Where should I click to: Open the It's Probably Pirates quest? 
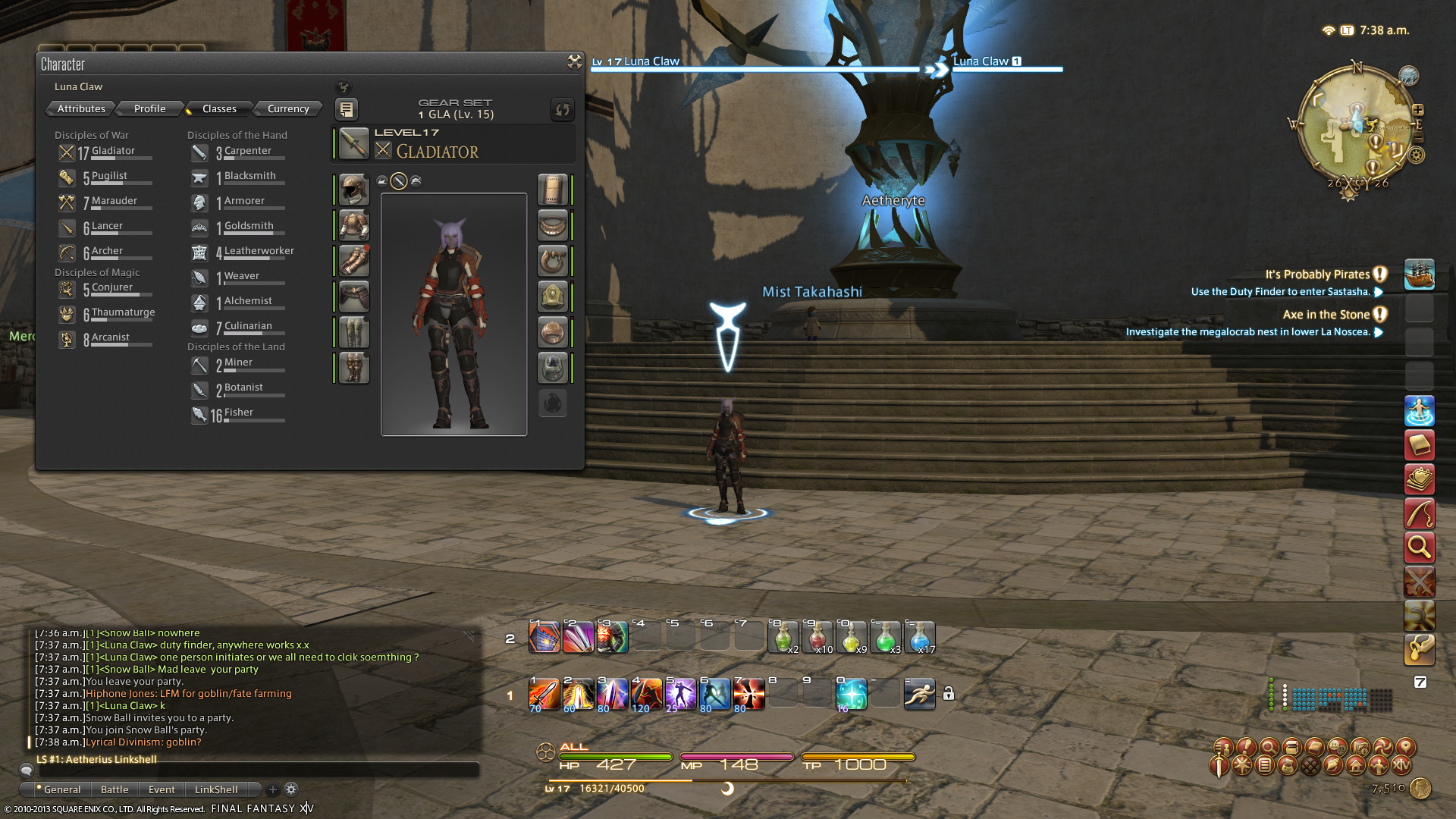pos(1317,275)
